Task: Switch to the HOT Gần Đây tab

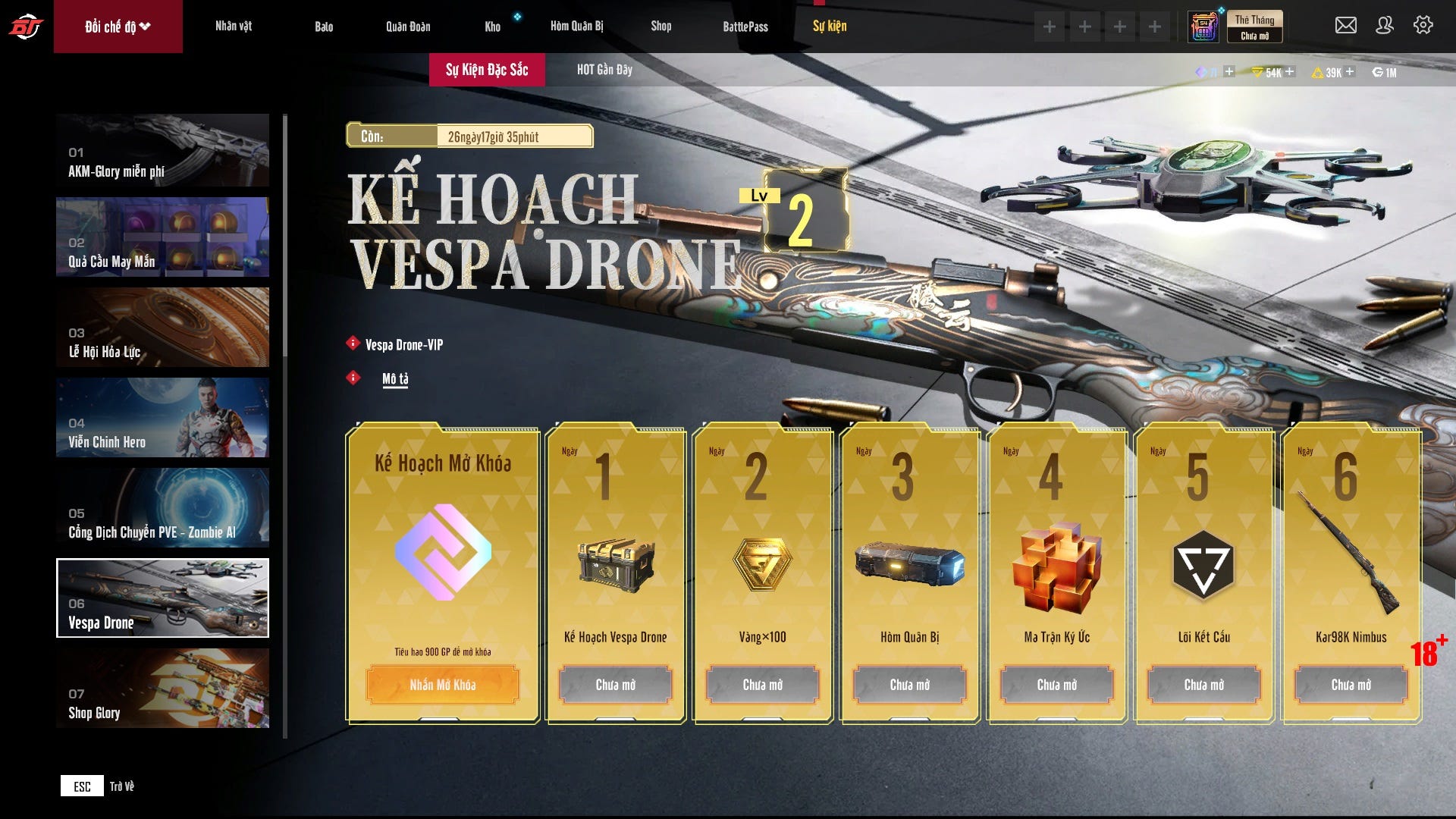Action: click(x=604, y=70)
